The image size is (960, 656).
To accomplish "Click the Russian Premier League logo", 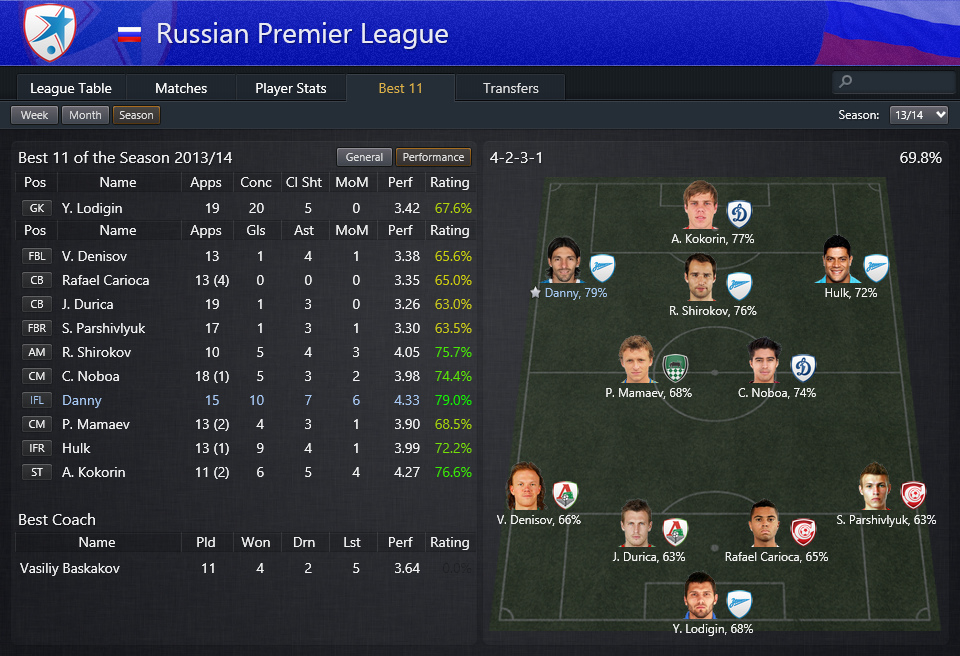I will tap(50, 34).
